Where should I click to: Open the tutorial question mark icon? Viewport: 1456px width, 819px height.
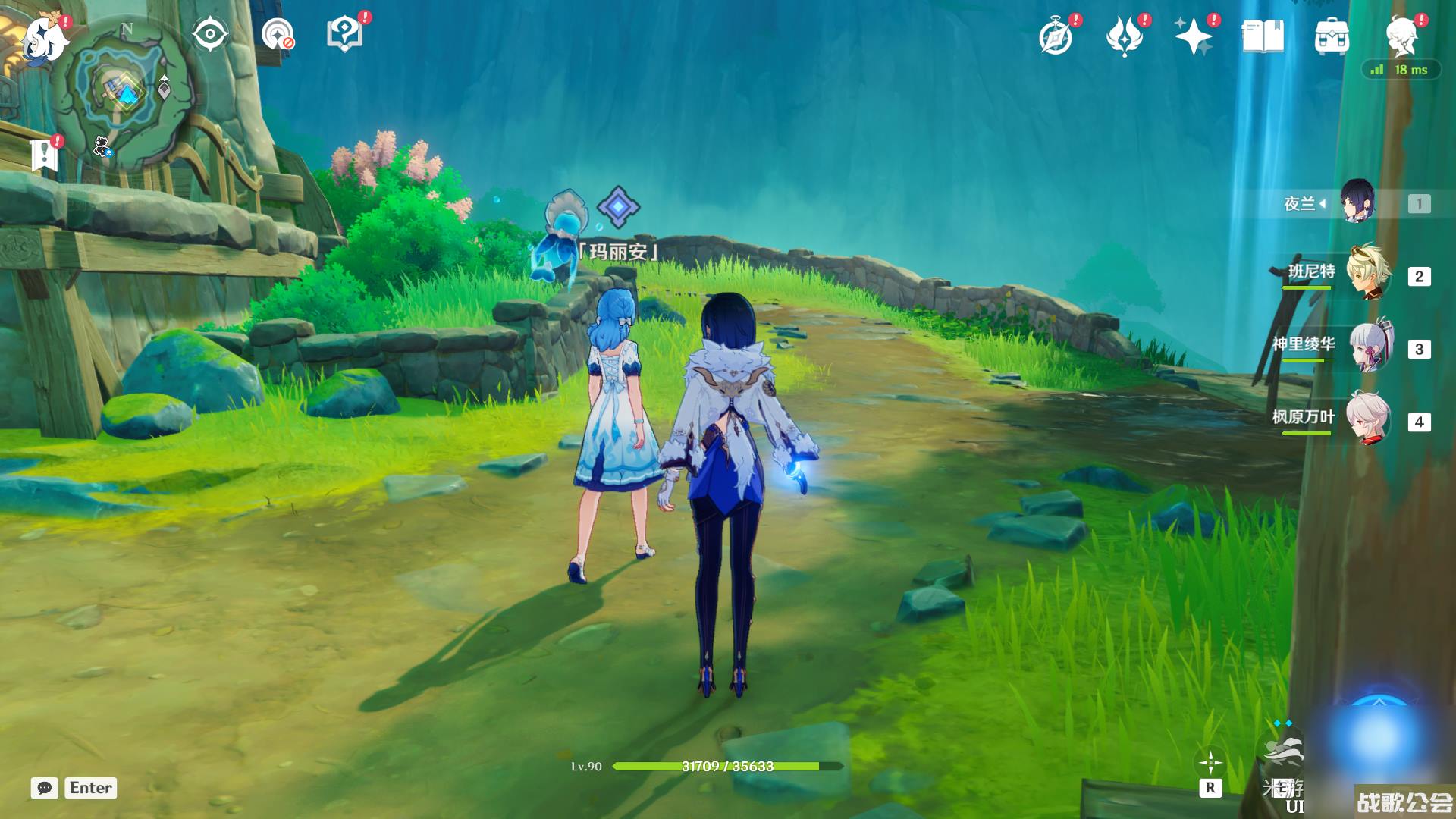(x=344, y=35)
